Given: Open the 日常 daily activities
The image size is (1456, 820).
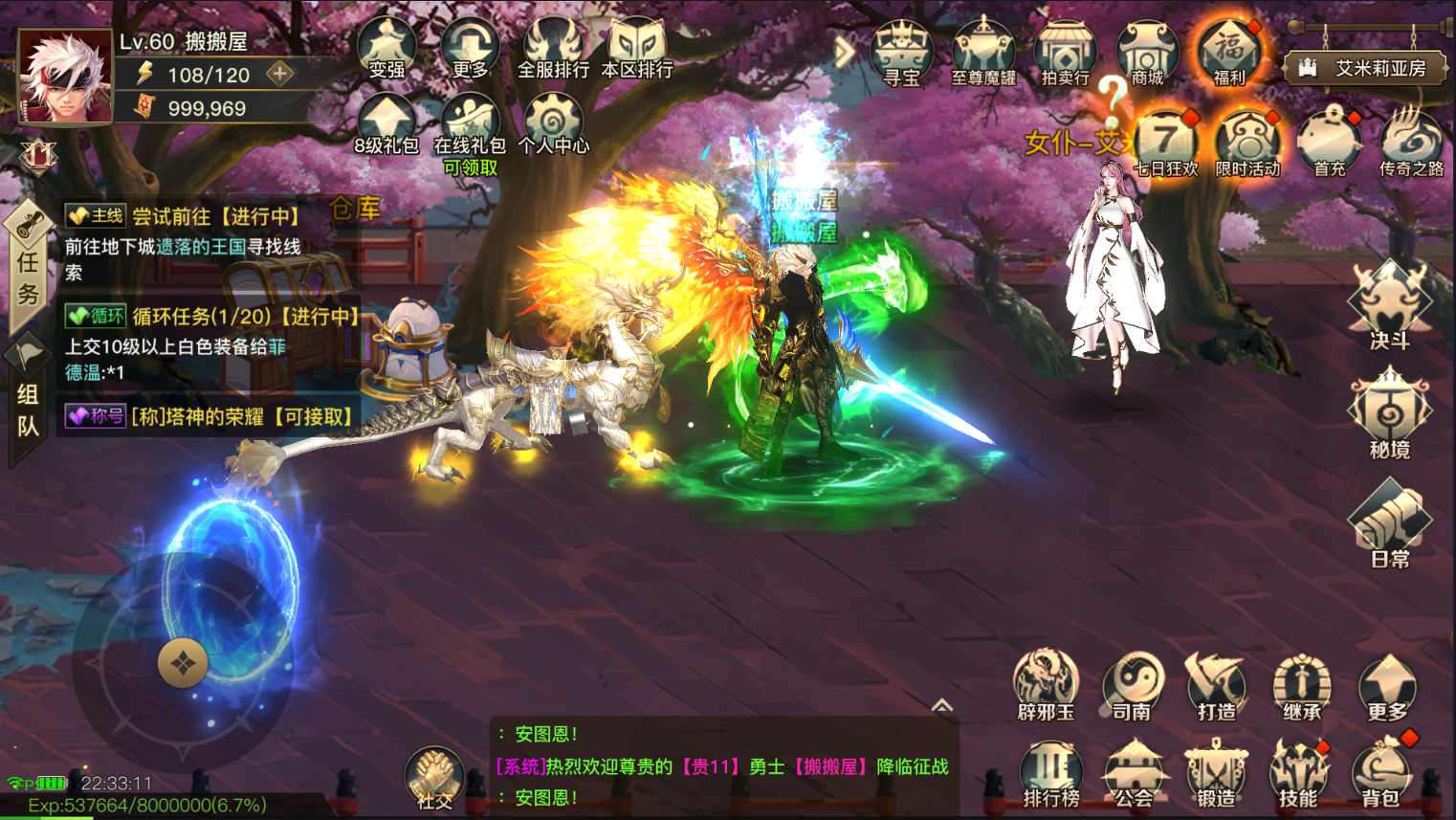Looking at the screenshot, I should pos(1389,525).
